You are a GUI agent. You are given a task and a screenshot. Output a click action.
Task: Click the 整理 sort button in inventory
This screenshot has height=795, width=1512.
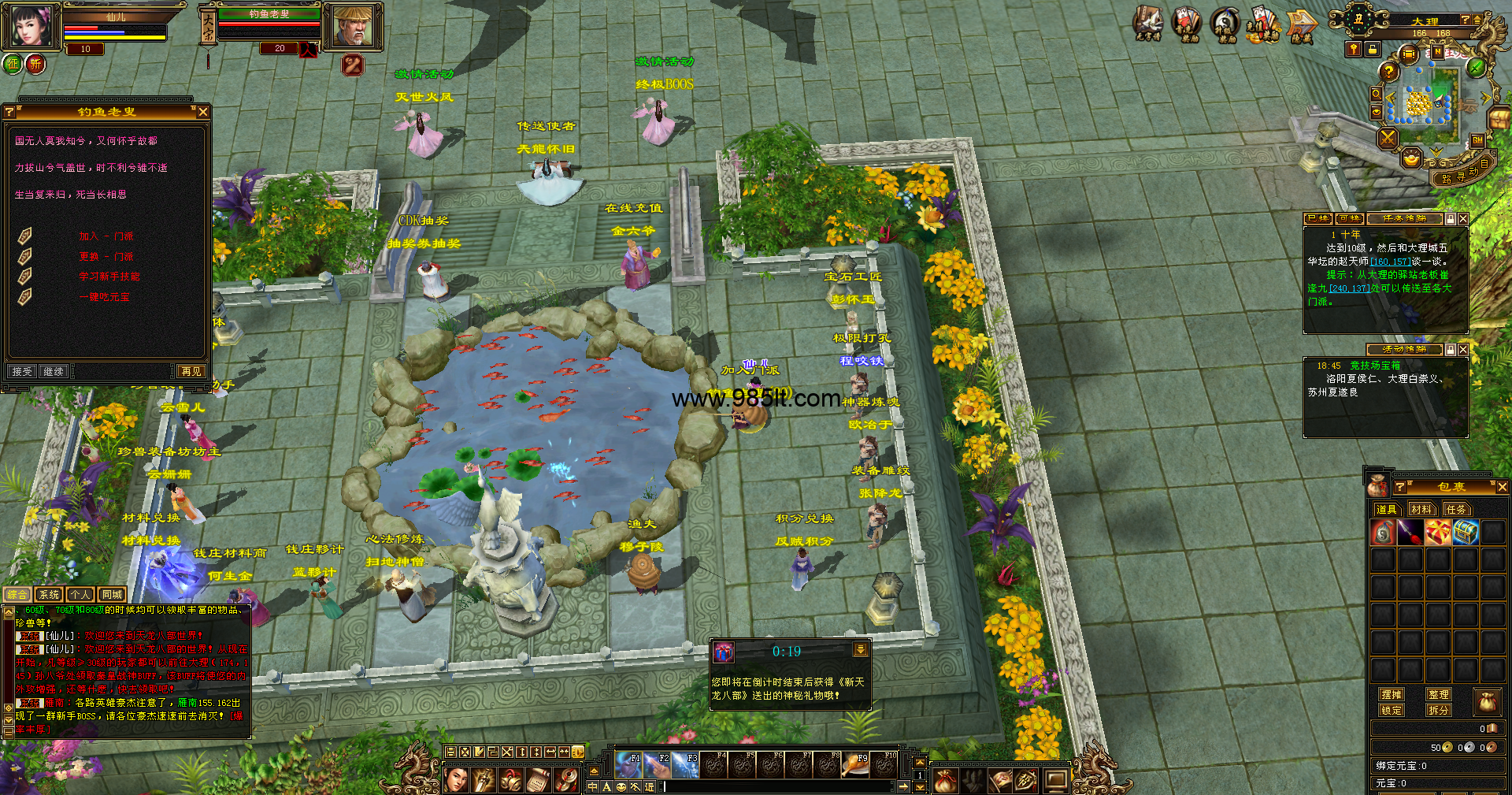click(x=1439, y=694)
